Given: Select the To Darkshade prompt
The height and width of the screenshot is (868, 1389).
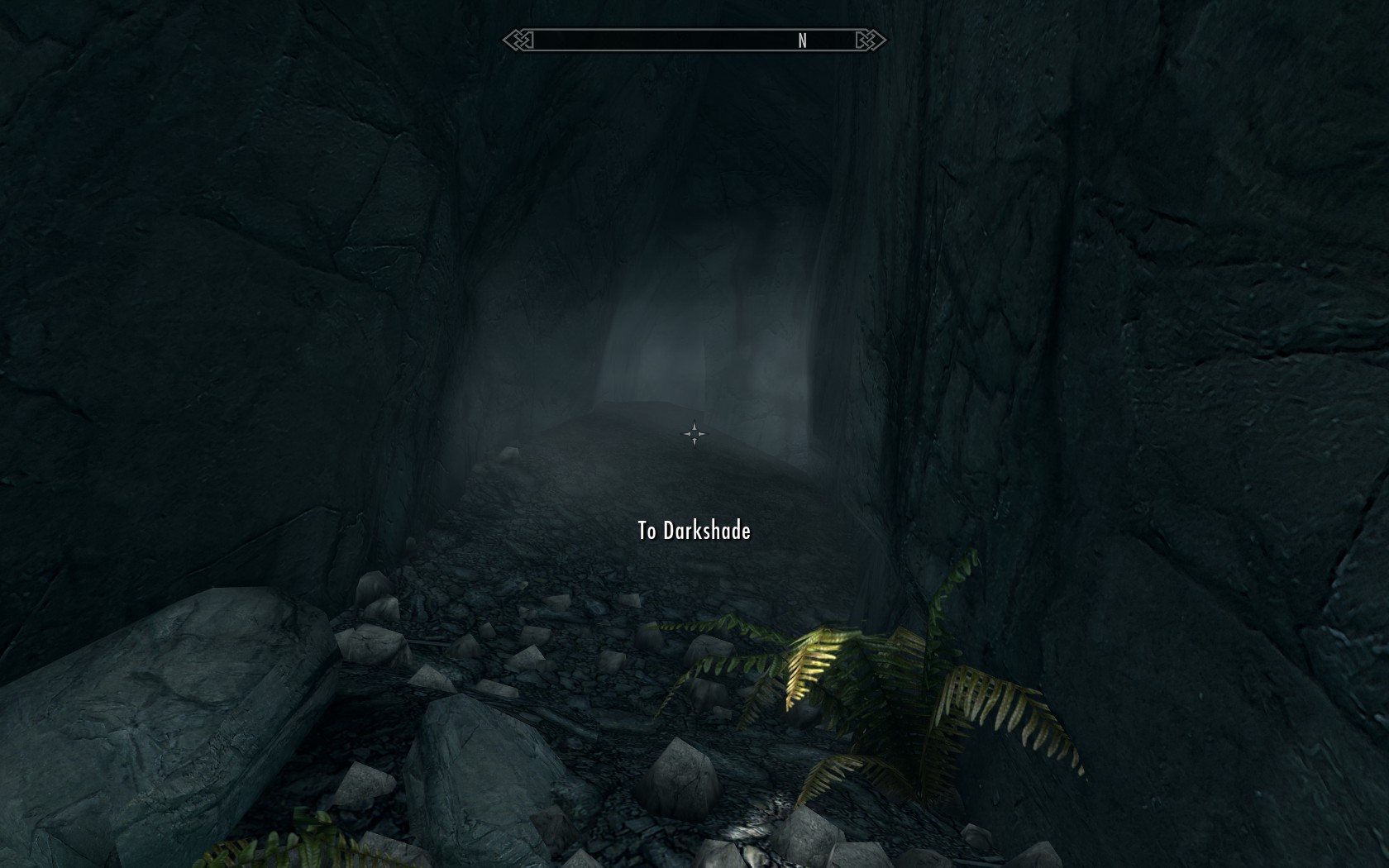Looking at the screenshot, I should coord(694,531).
